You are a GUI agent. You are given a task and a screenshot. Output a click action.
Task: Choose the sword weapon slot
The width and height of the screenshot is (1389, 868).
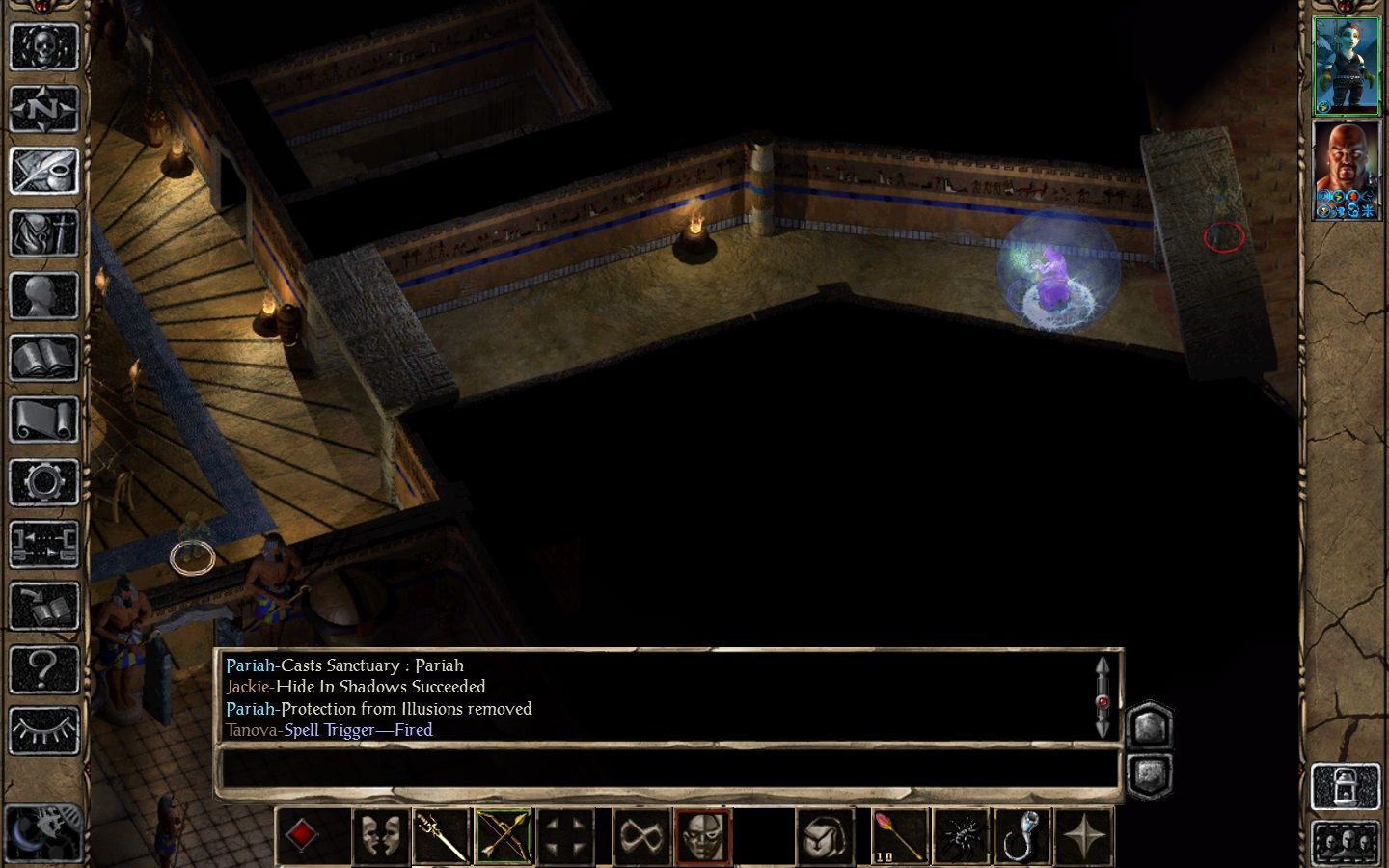(x=441, y=836)
